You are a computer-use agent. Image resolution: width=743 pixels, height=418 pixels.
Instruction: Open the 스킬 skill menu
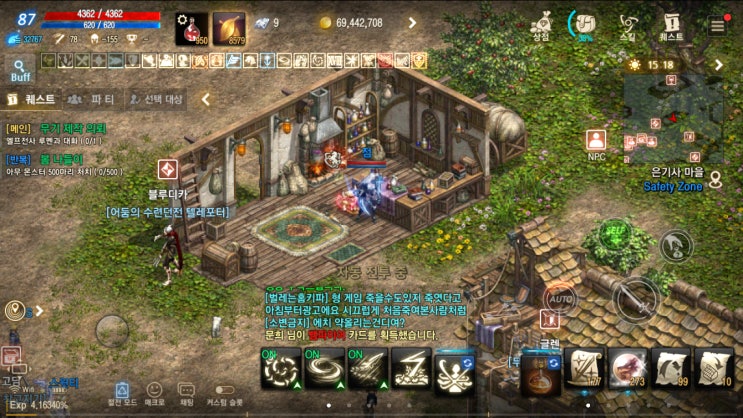628,23
